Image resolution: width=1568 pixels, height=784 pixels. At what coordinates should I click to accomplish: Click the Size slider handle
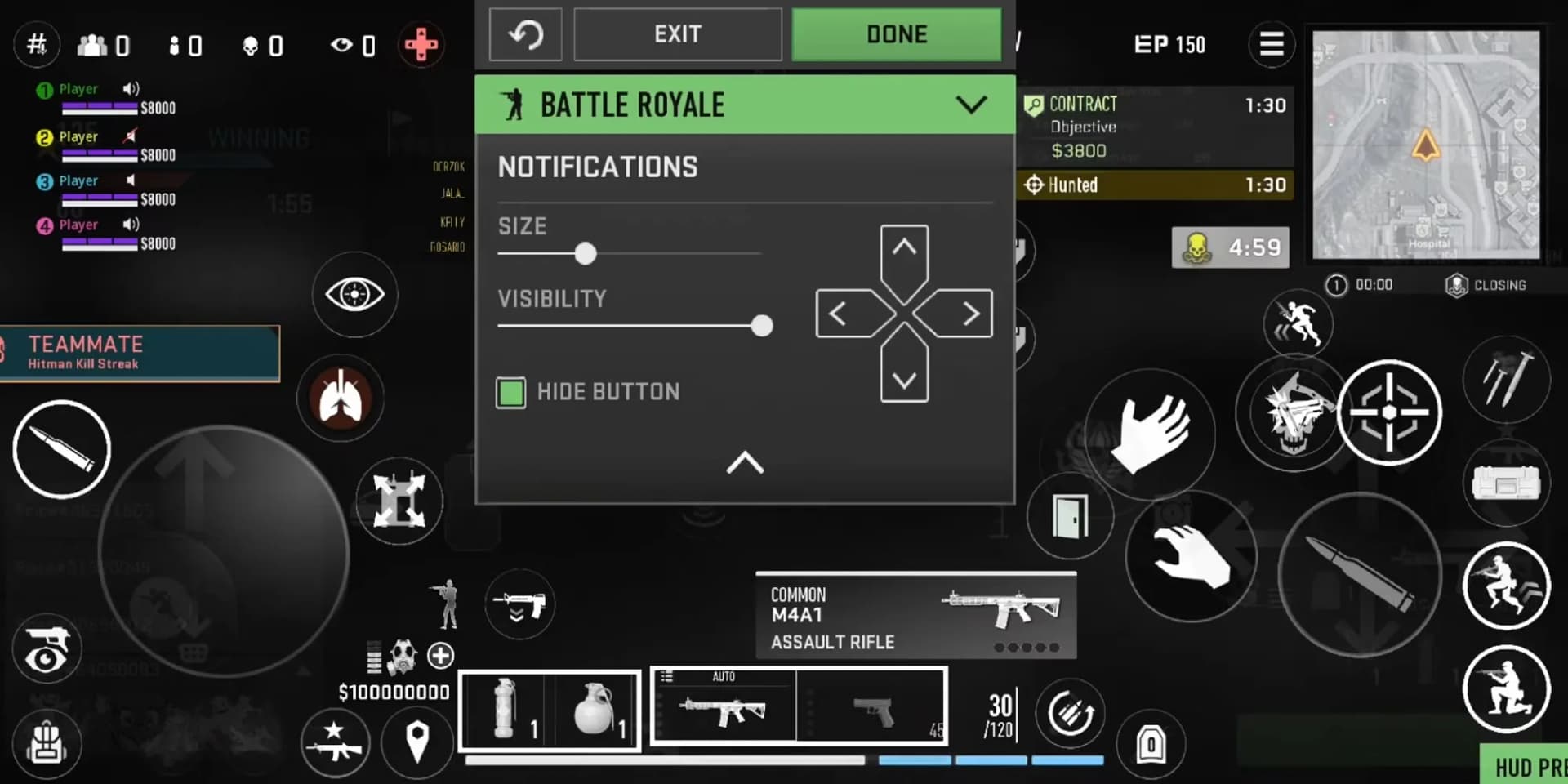585,253
